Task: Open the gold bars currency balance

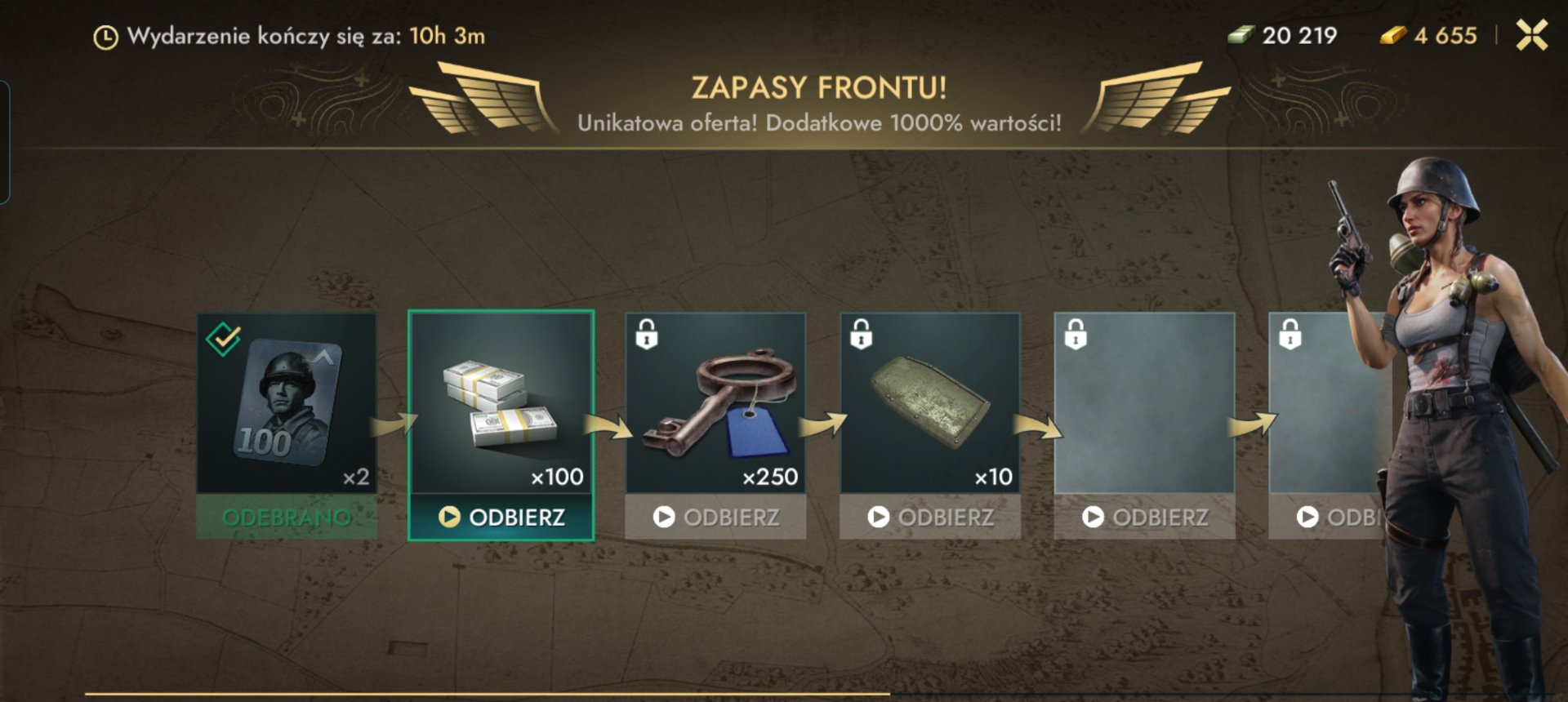Action: coord(1429,35)
